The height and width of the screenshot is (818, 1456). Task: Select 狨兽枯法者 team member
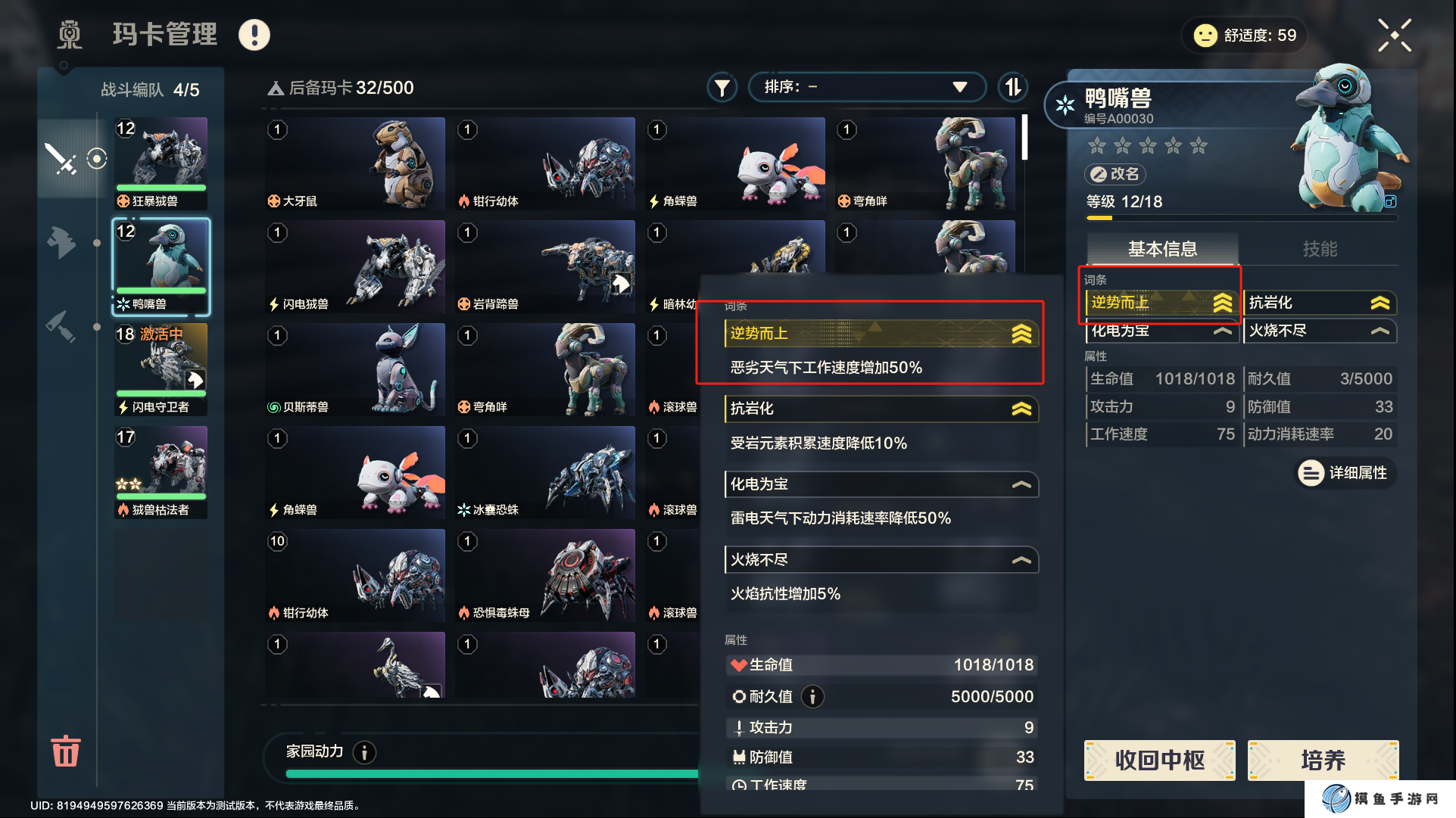point(161,472)
